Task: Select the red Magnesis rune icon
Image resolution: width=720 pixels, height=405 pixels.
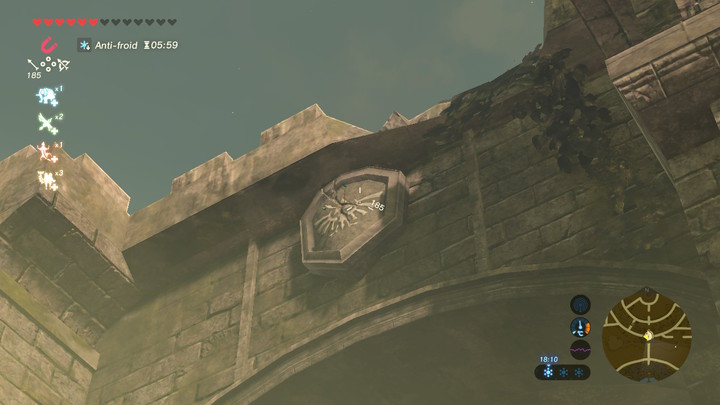Action: [x=47, y=45]
